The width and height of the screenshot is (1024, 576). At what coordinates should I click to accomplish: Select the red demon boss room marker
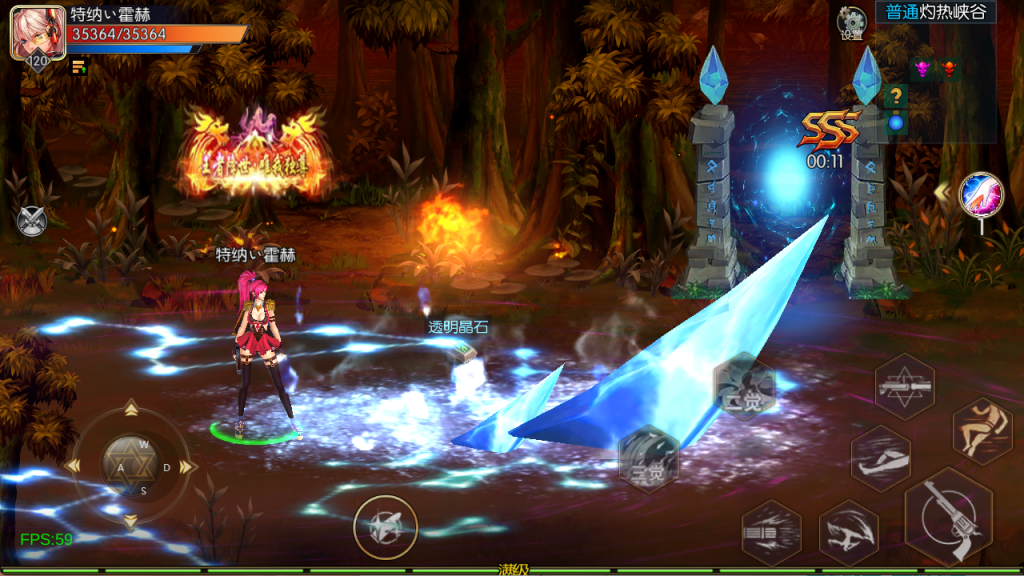948,69
